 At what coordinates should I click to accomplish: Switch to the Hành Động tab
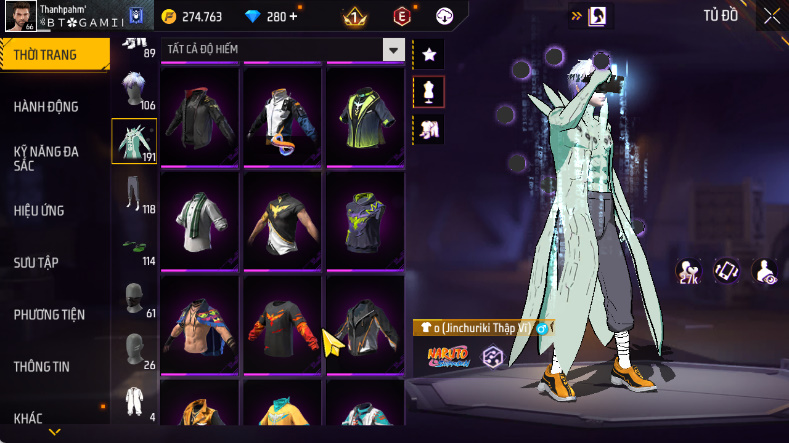pos(46,107)
